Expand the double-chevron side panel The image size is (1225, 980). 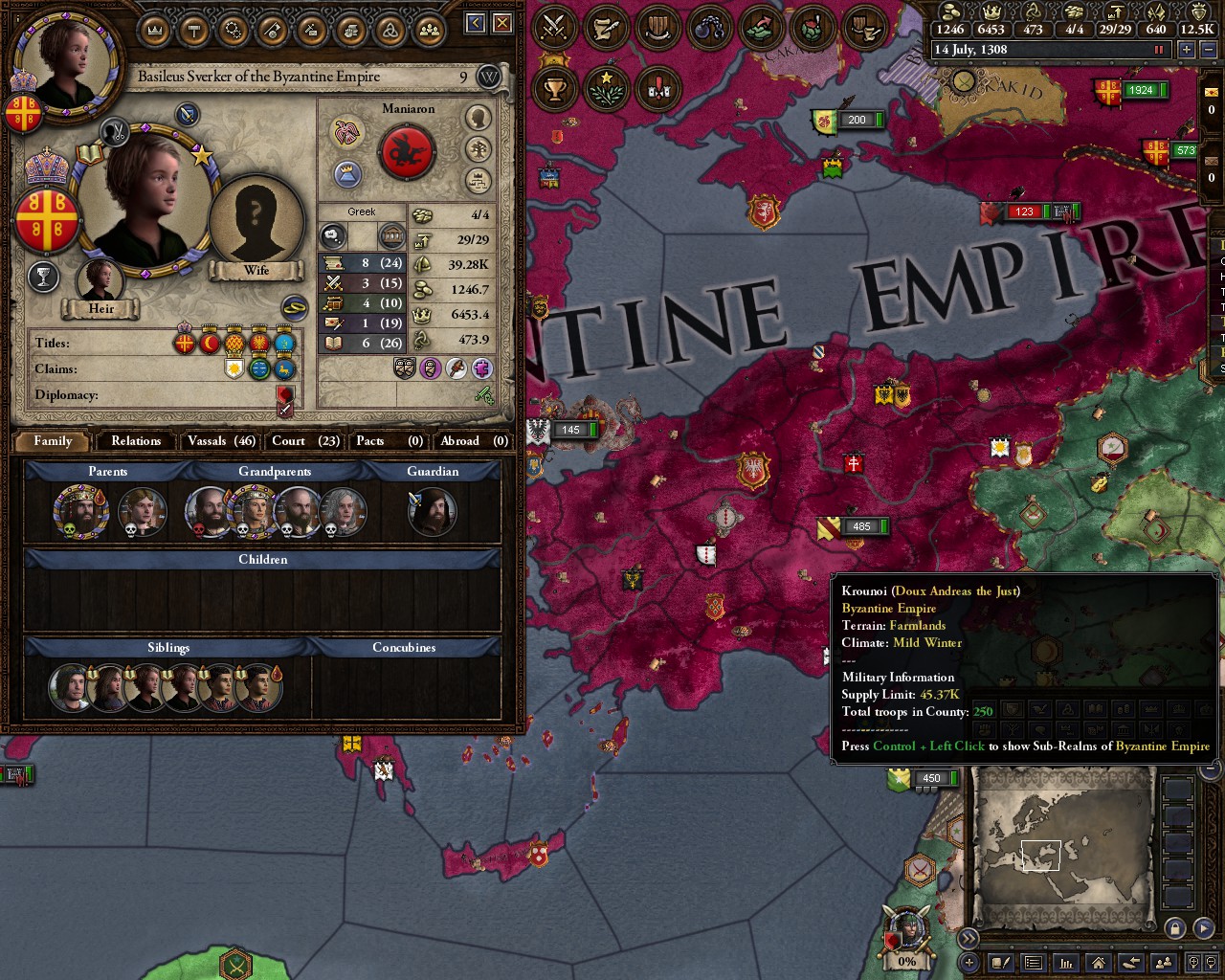[969, 937]
